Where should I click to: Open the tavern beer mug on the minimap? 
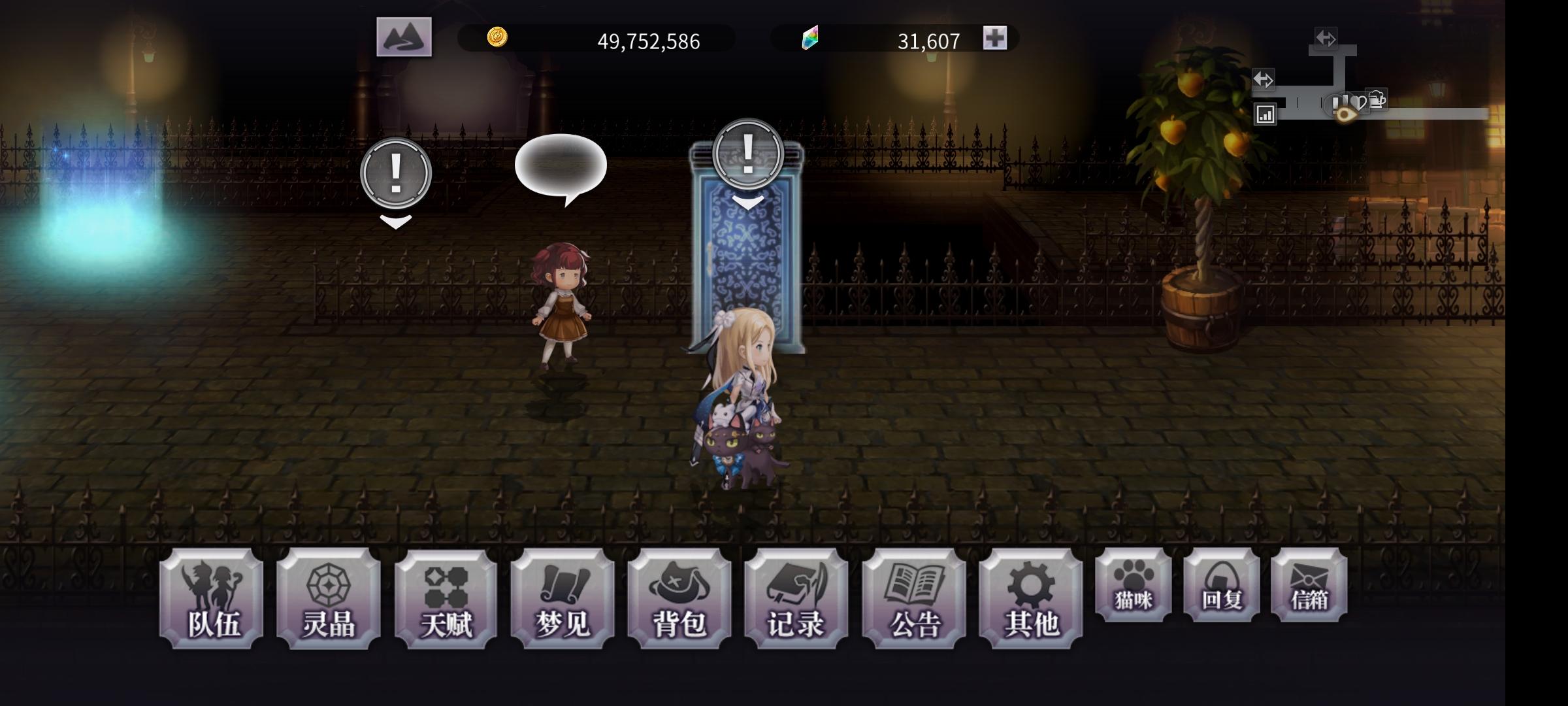[1376, 99]
